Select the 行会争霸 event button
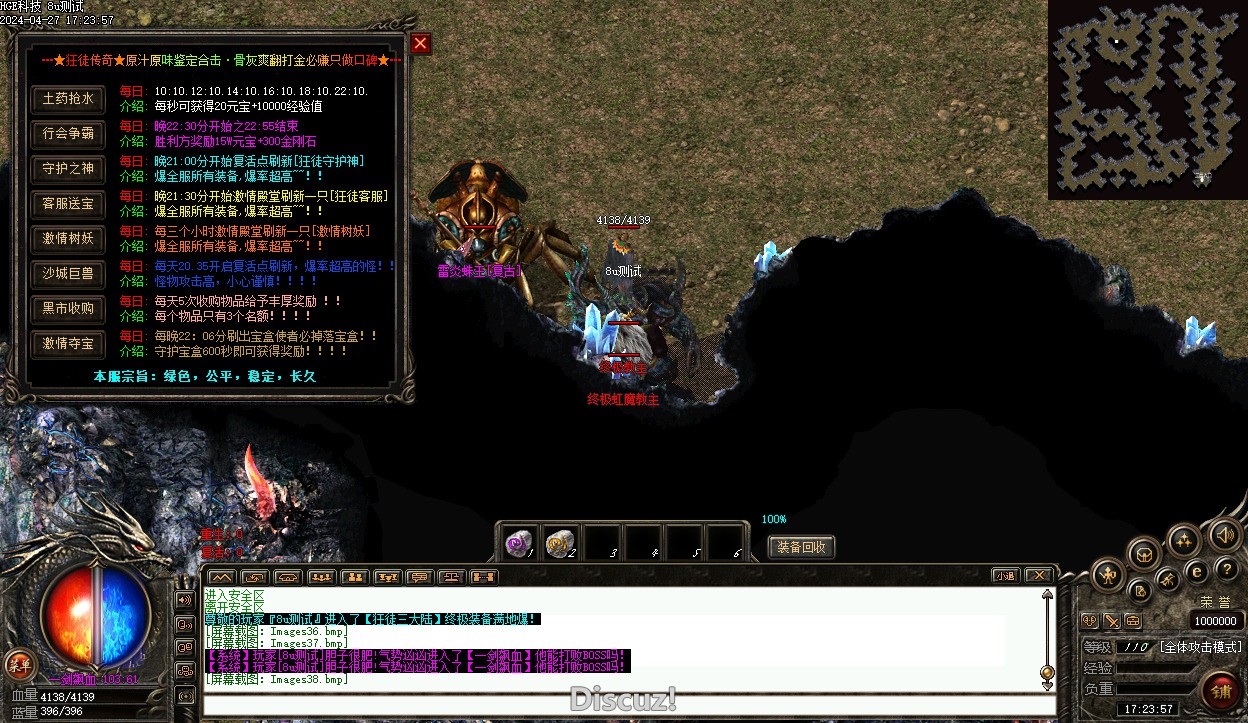 (68, 134)
